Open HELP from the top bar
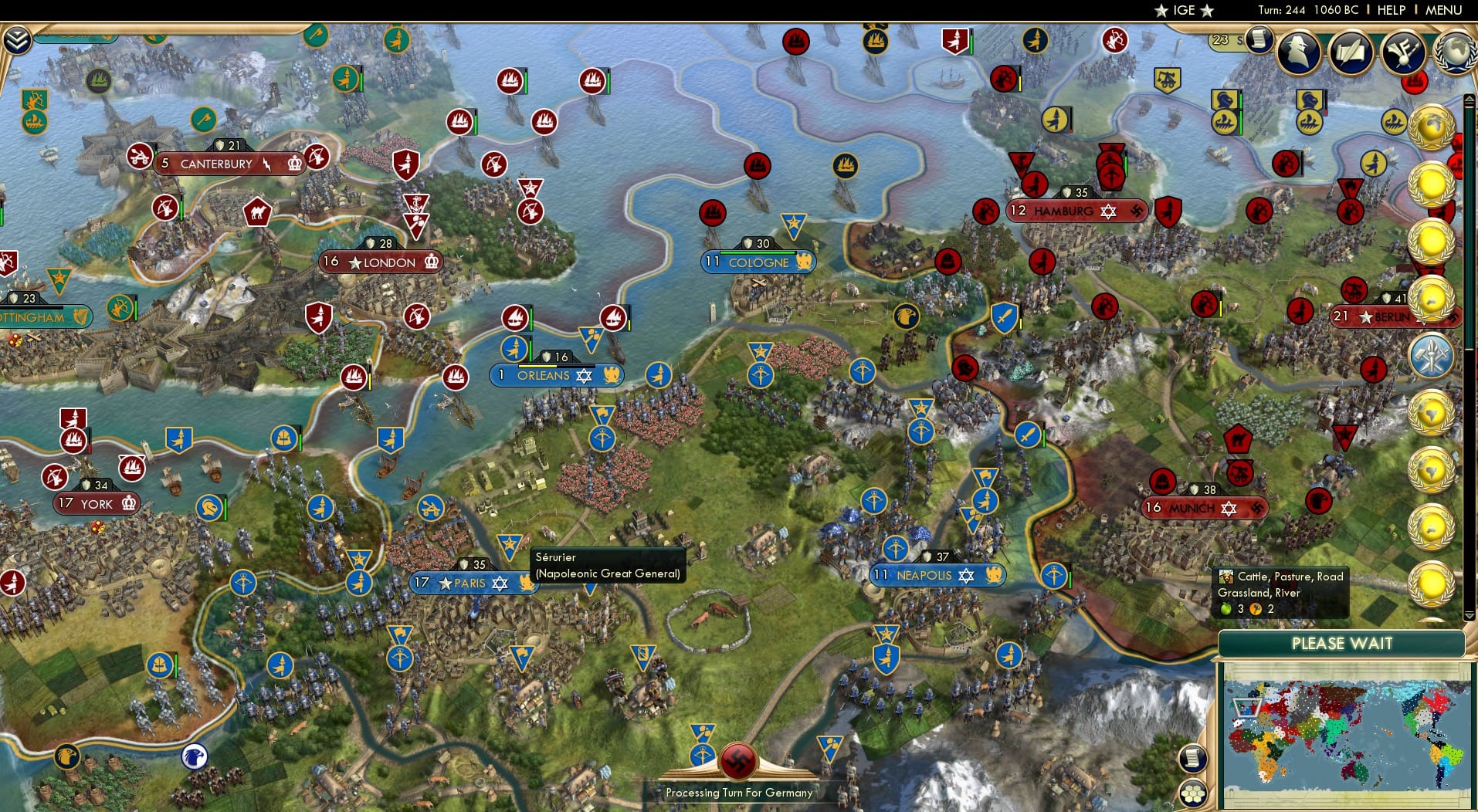This screenshot has height=812, width=1478. pos(1390,10)
